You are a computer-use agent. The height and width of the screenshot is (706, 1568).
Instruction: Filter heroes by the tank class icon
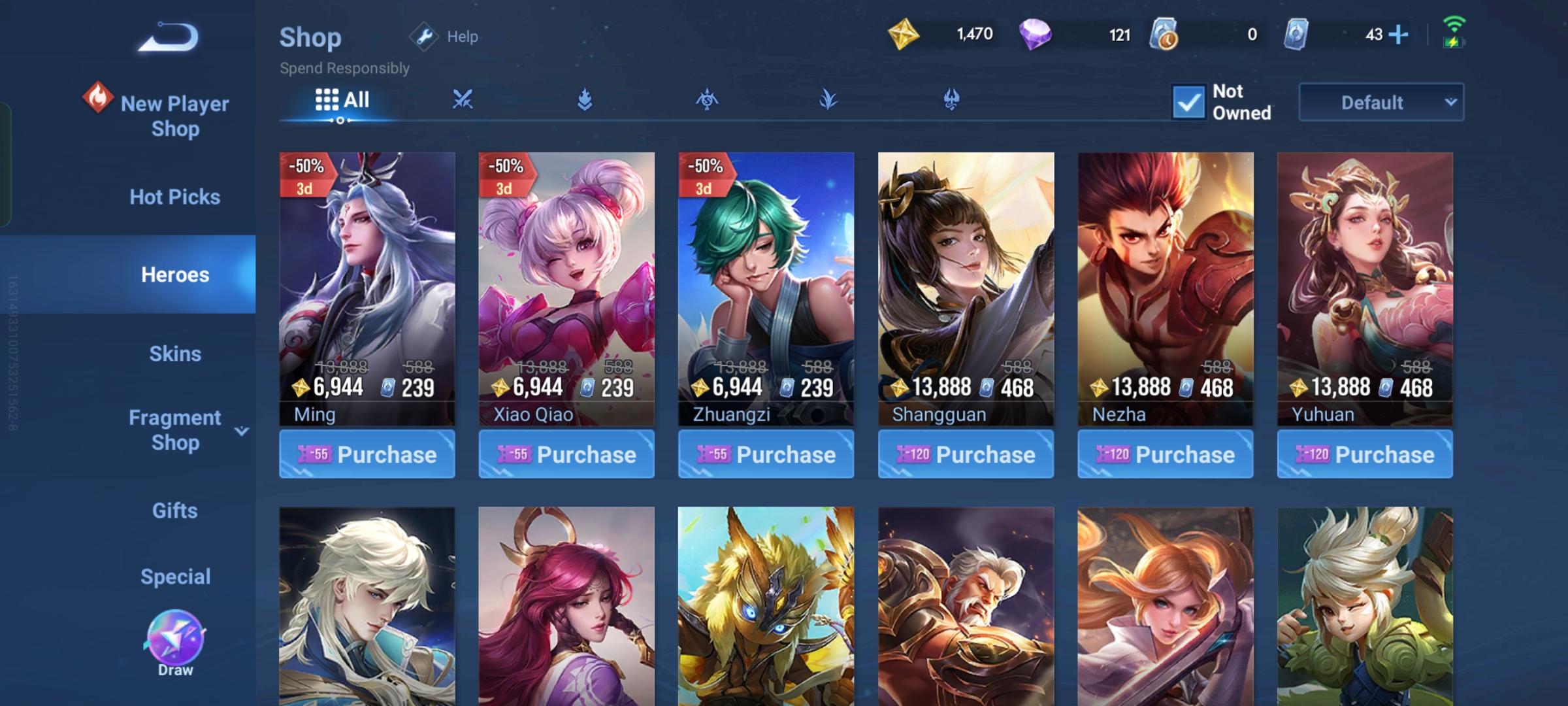586,99
